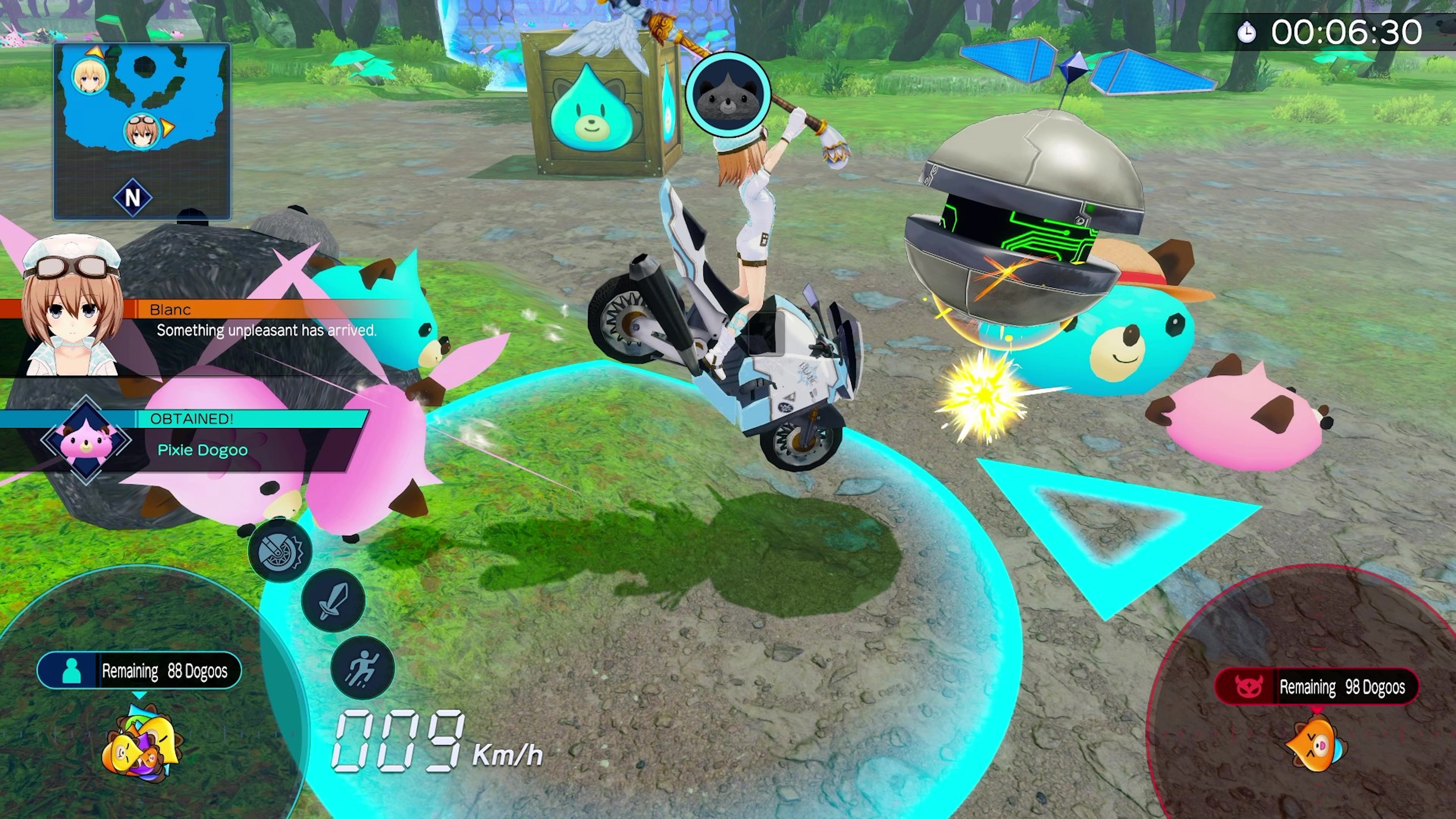Click Blanc's dialogue portrait to toggle chat display
The image size is (1456, 819).
[72, 310]
